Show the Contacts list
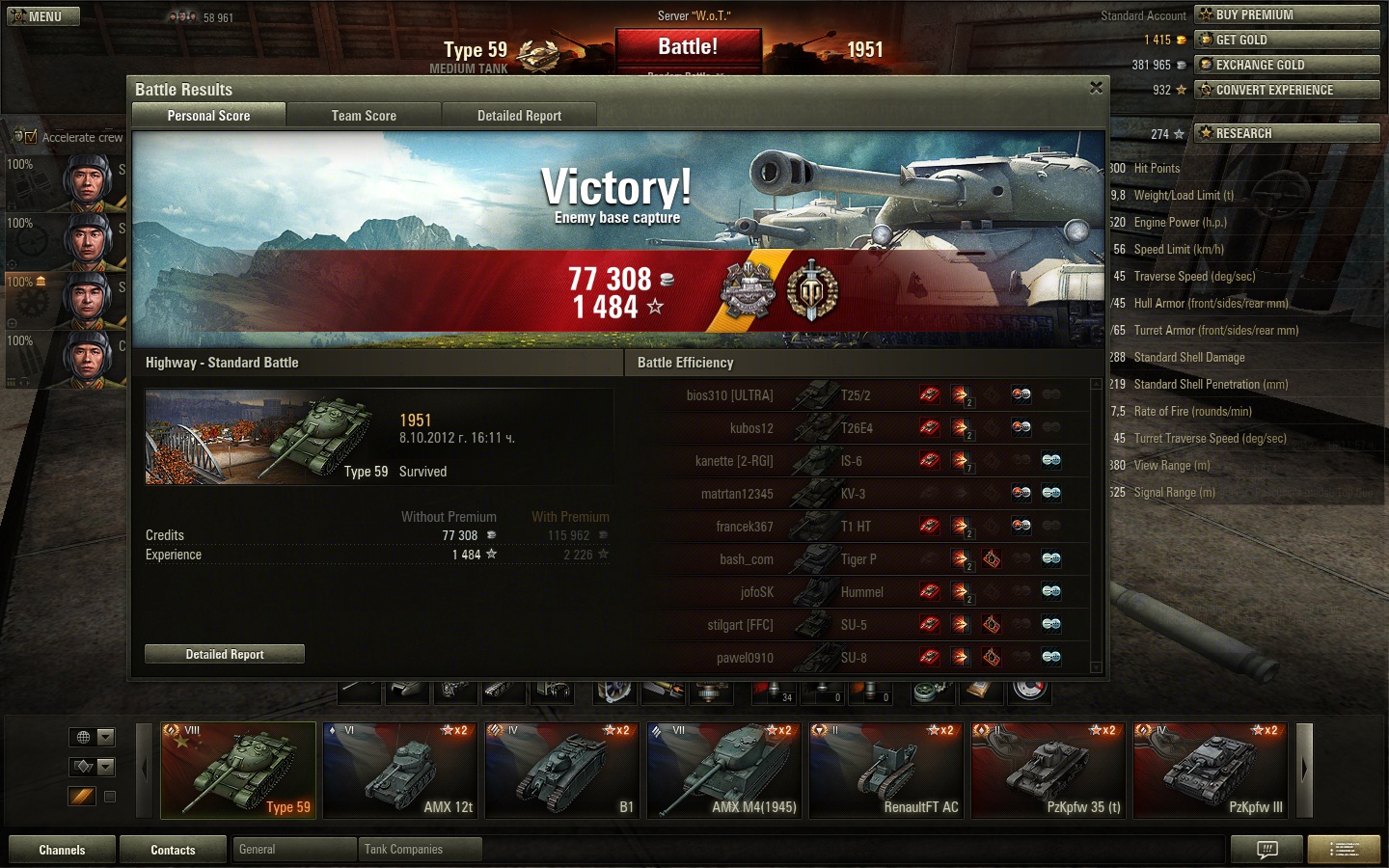This screenshot has width=1389, height=868. coord(174,850)
